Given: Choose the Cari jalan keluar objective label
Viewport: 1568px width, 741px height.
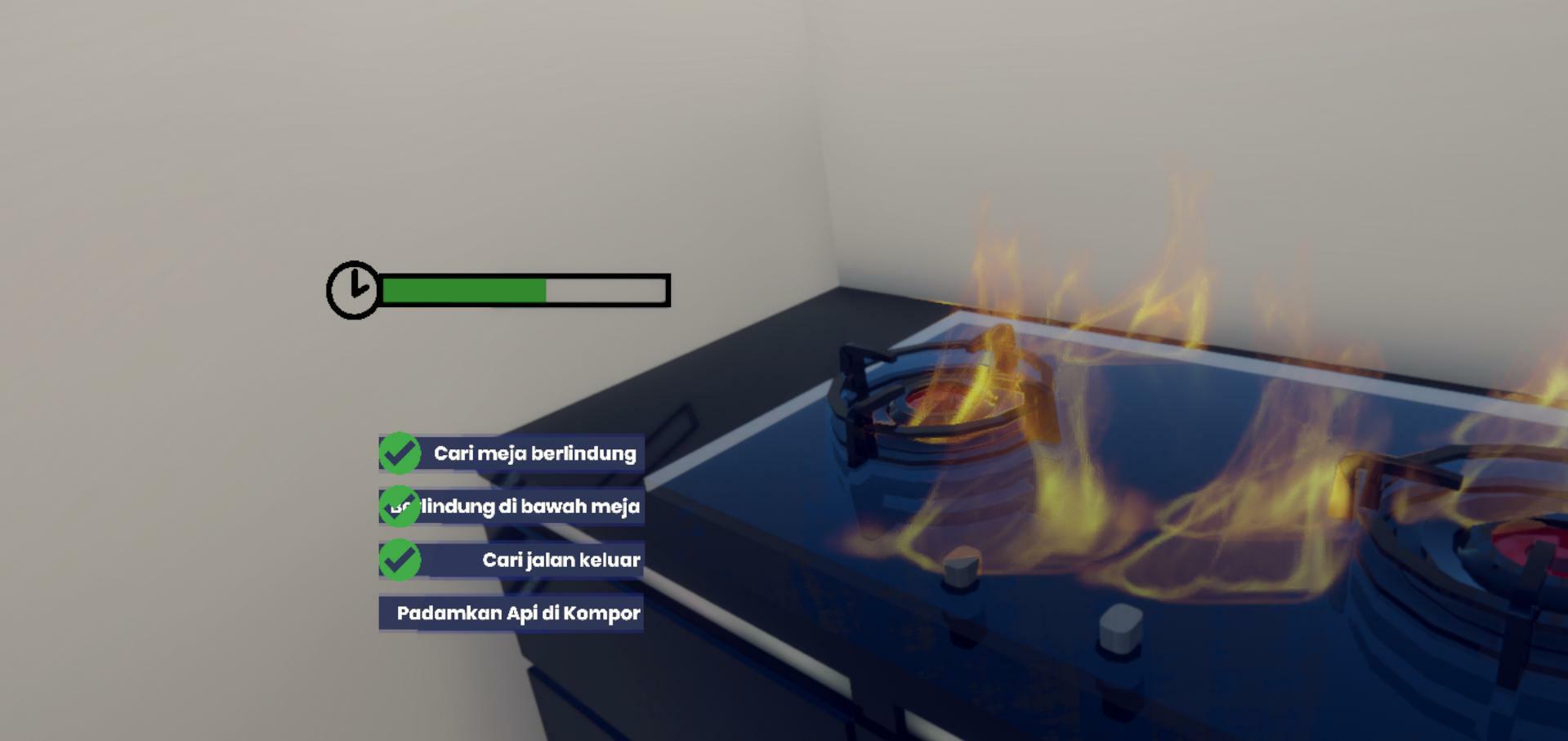Looking at the screenshot, I should click(560, 560).
